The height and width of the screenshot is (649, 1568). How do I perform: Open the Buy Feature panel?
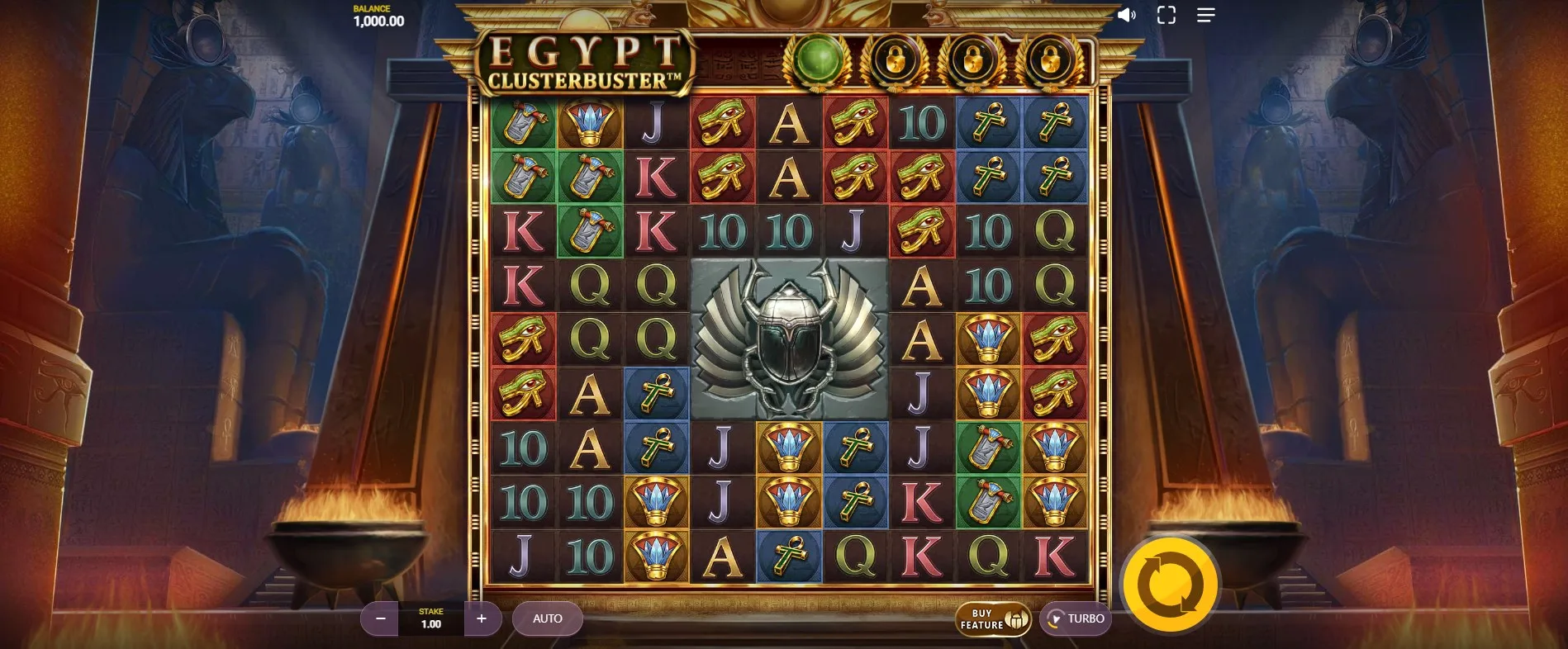993,618
